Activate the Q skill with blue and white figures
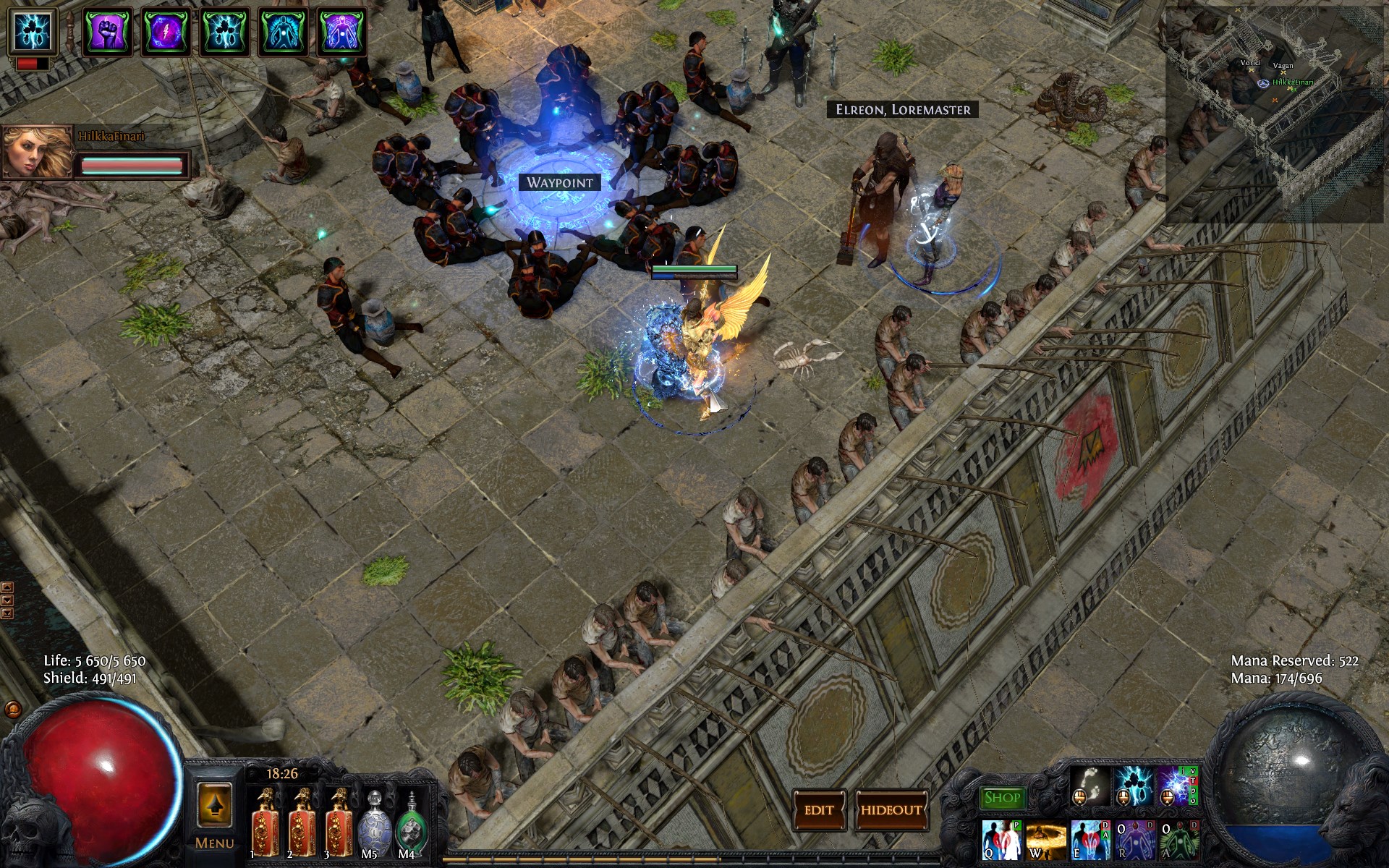1389x868 pixels. (x=1001, y=841)
